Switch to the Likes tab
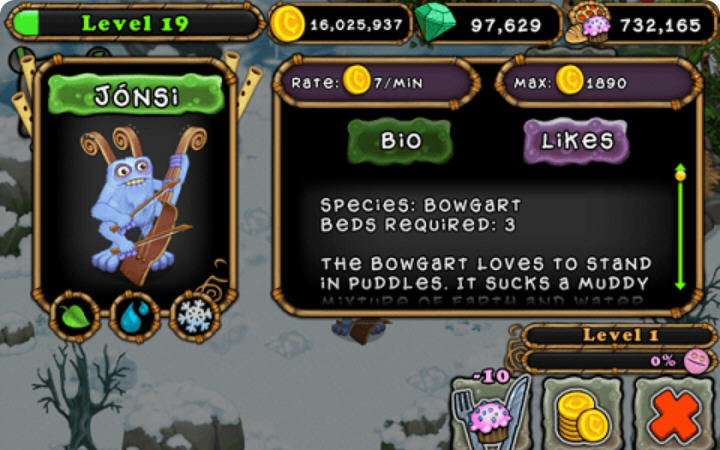Screen dimensions: 720x450 click(576, 141)
